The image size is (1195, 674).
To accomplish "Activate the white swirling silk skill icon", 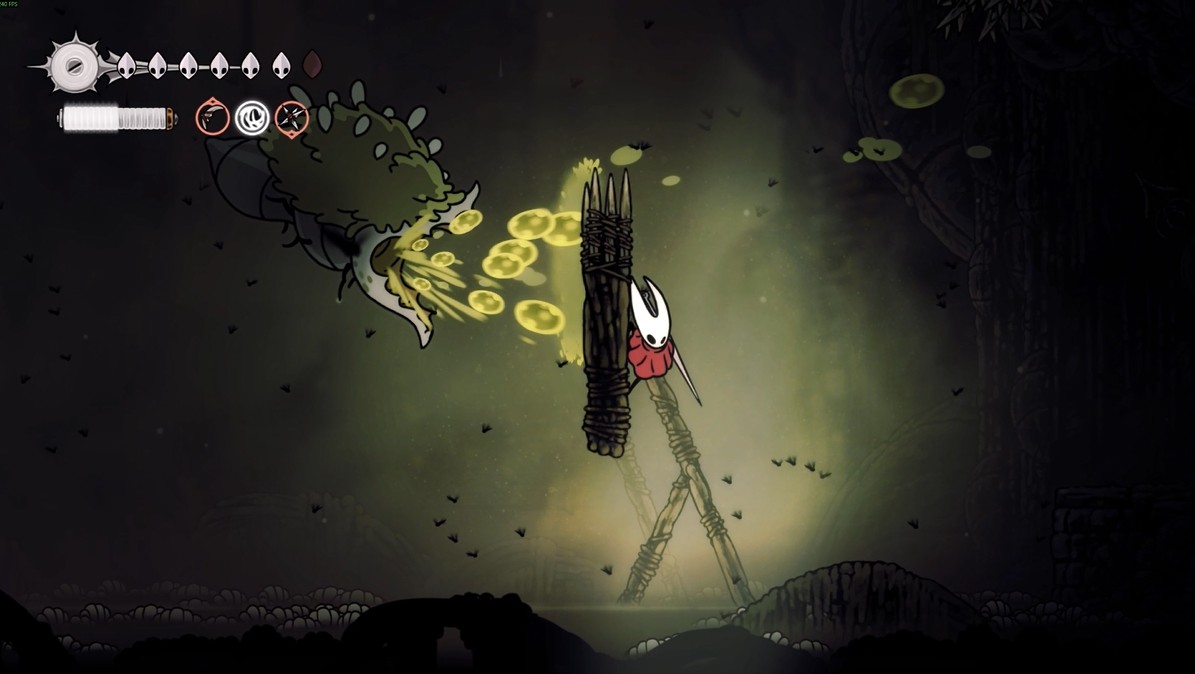I will pyautogui.click(x=251, y=118).
